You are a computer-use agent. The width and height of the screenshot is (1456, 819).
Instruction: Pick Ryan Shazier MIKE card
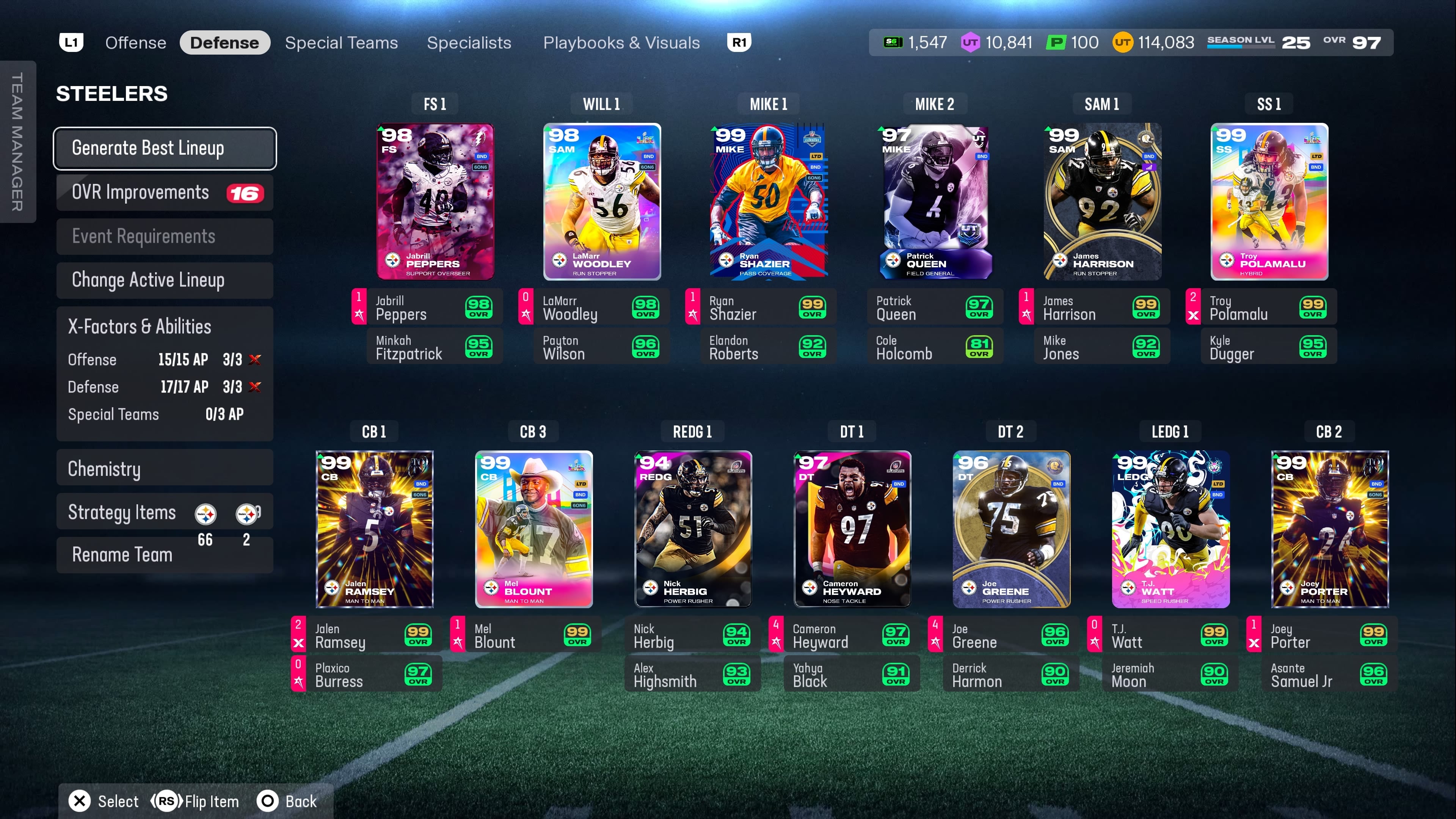[769, 202]
